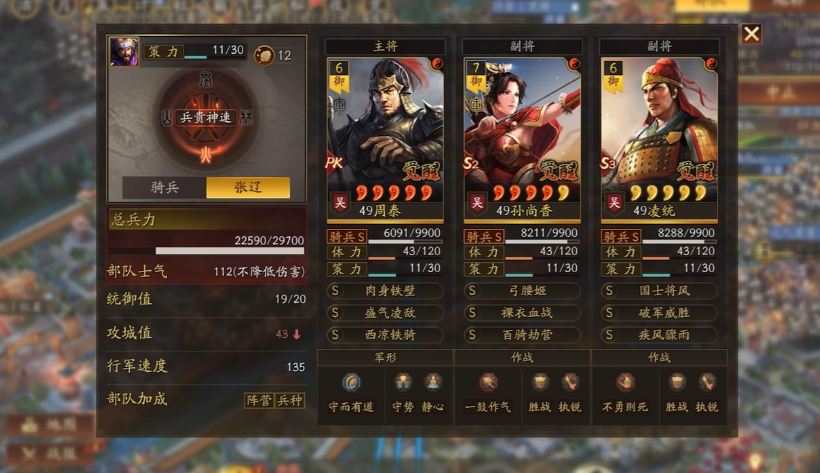This screenshot has height=473, width=820.
Task: Close the troop details panel
Action: click(x=751, y=34)
